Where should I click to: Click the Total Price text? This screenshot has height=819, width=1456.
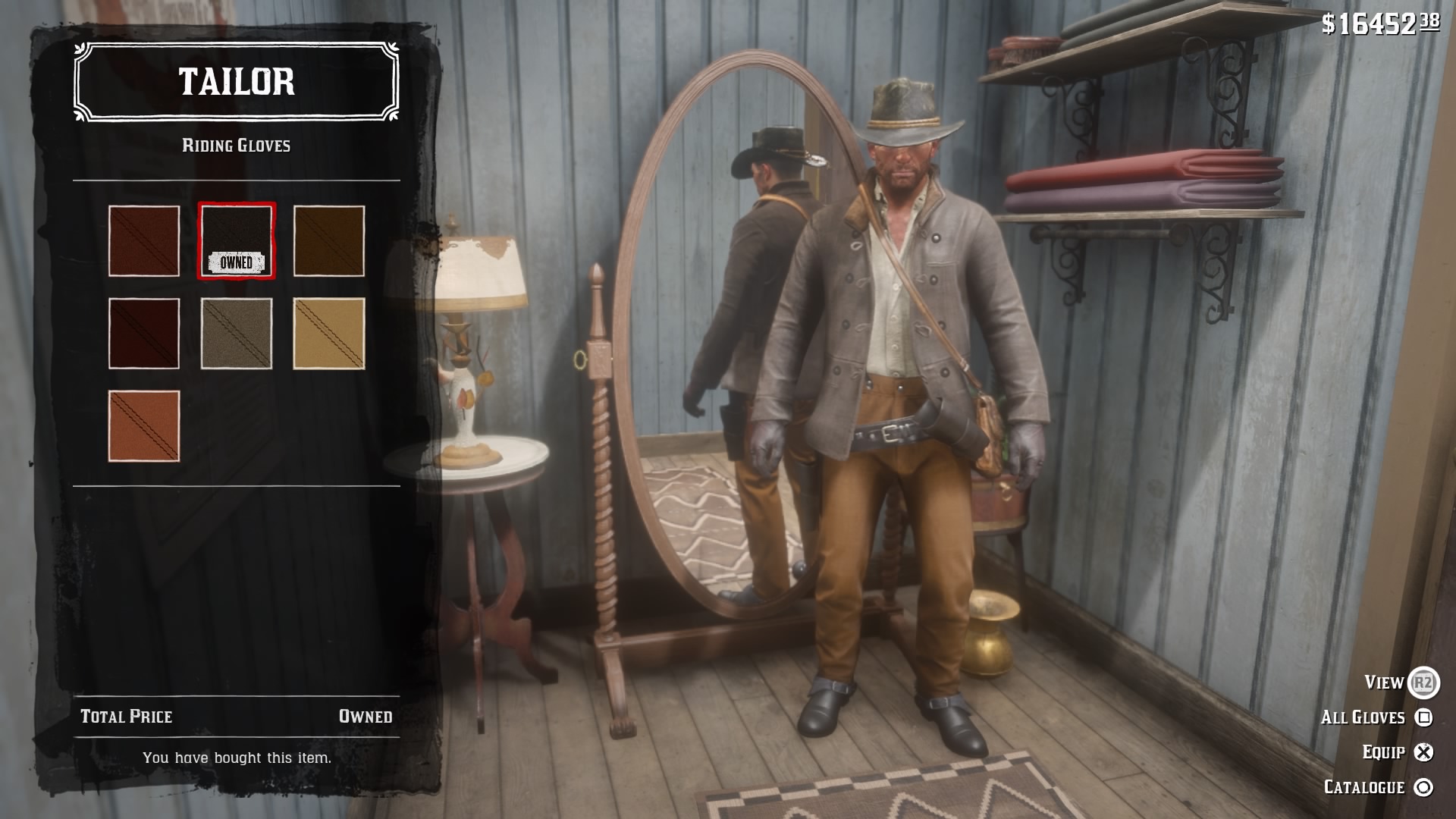[x=126, y=715]
